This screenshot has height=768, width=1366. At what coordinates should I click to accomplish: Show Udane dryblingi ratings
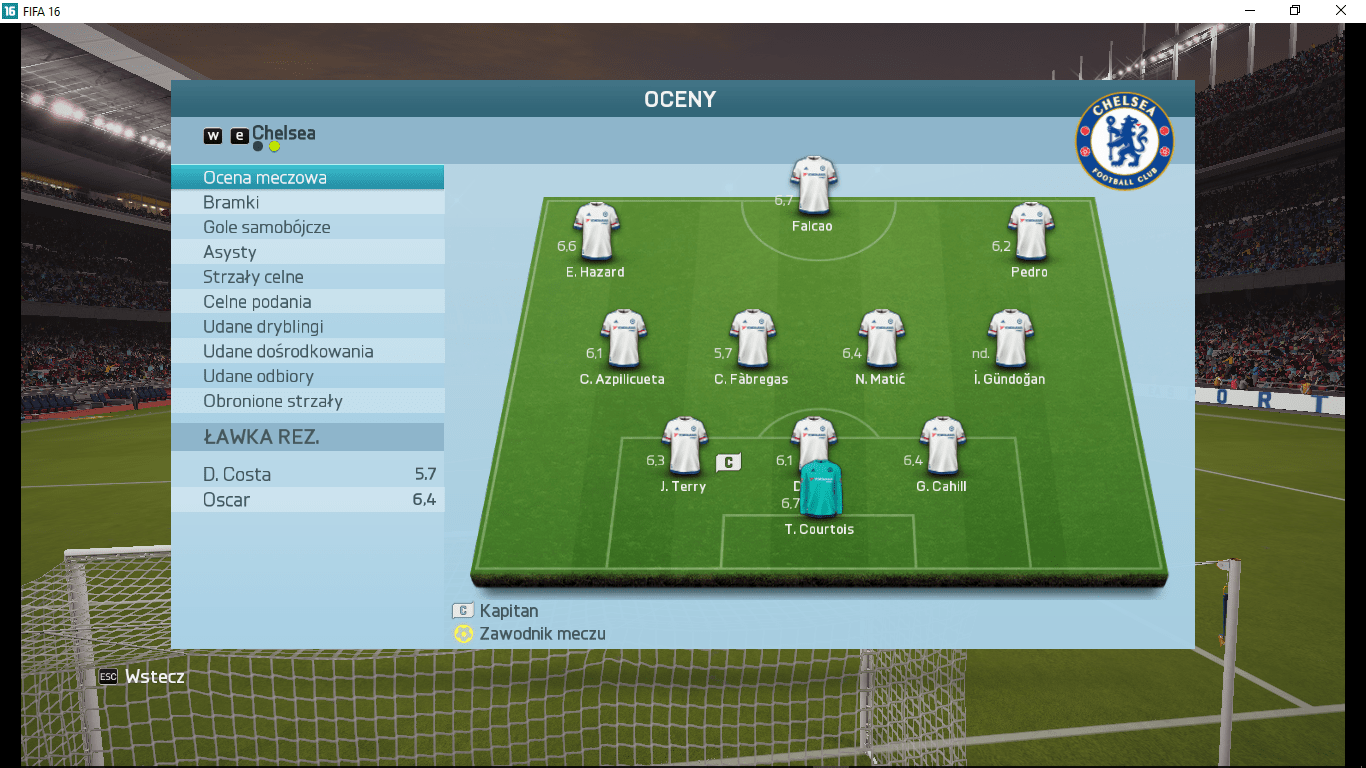tap(307, 327)
